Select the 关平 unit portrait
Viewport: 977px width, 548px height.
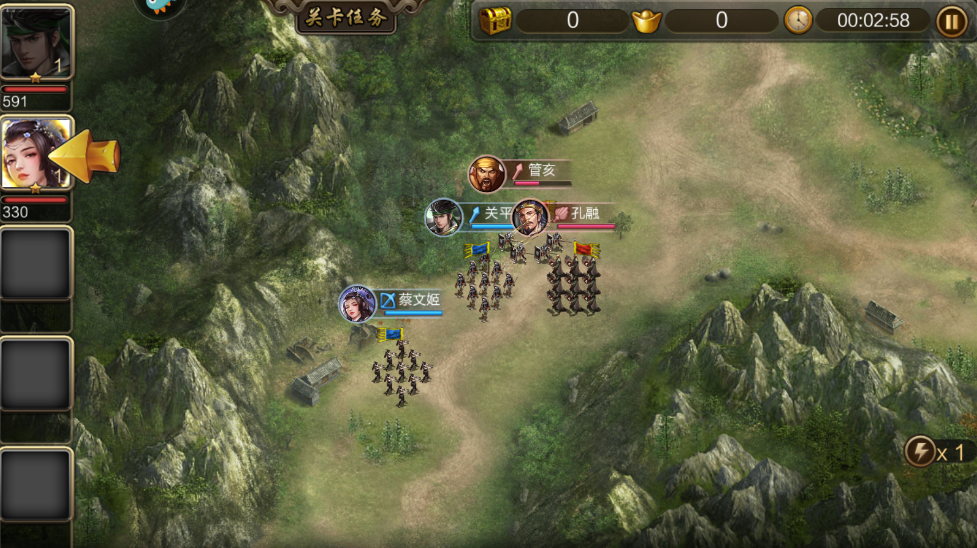[x=443, y=217]
